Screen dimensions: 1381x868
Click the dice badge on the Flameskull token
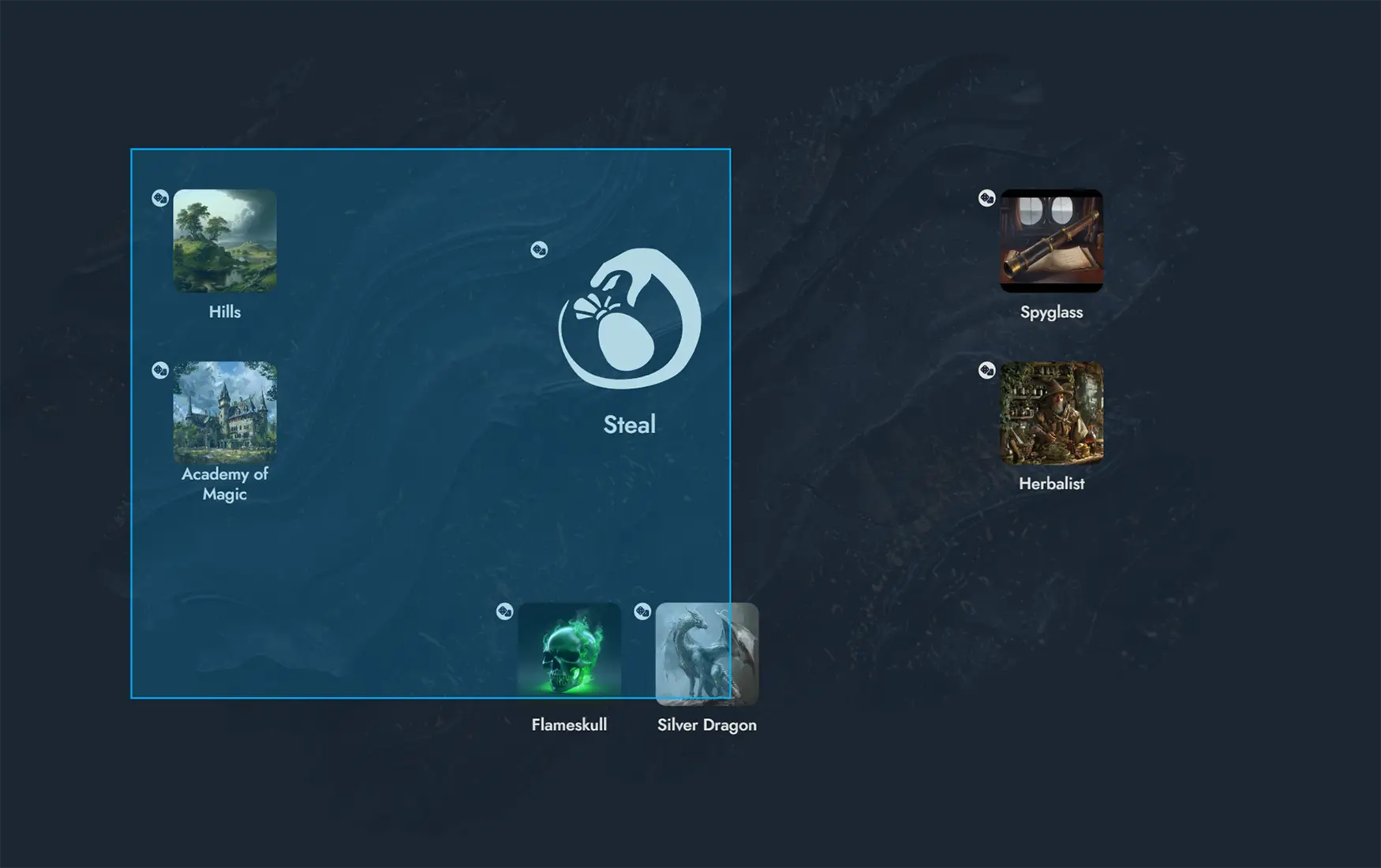tap(506, 610)
